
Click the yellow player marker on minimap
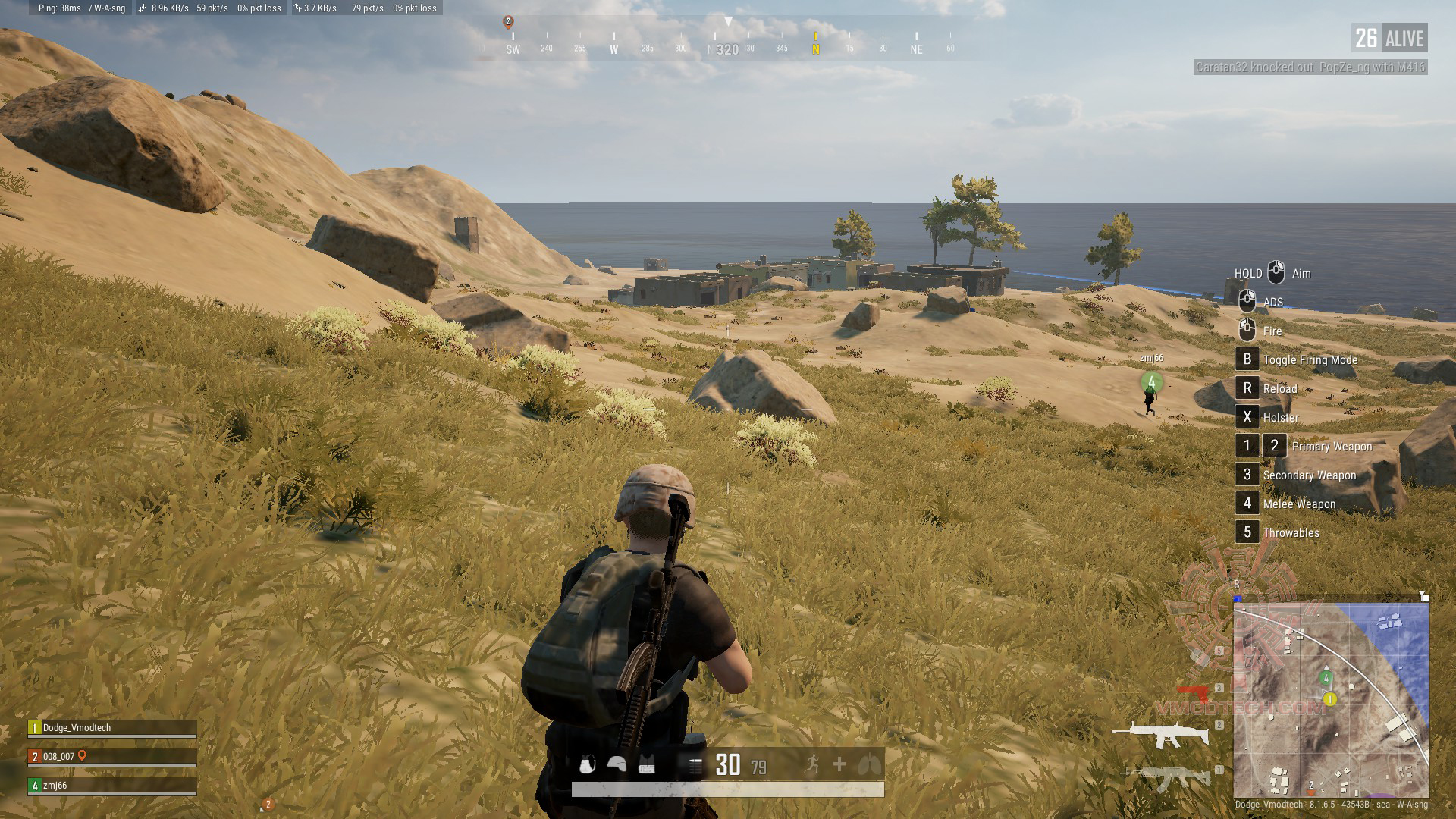pos(1329,698)
